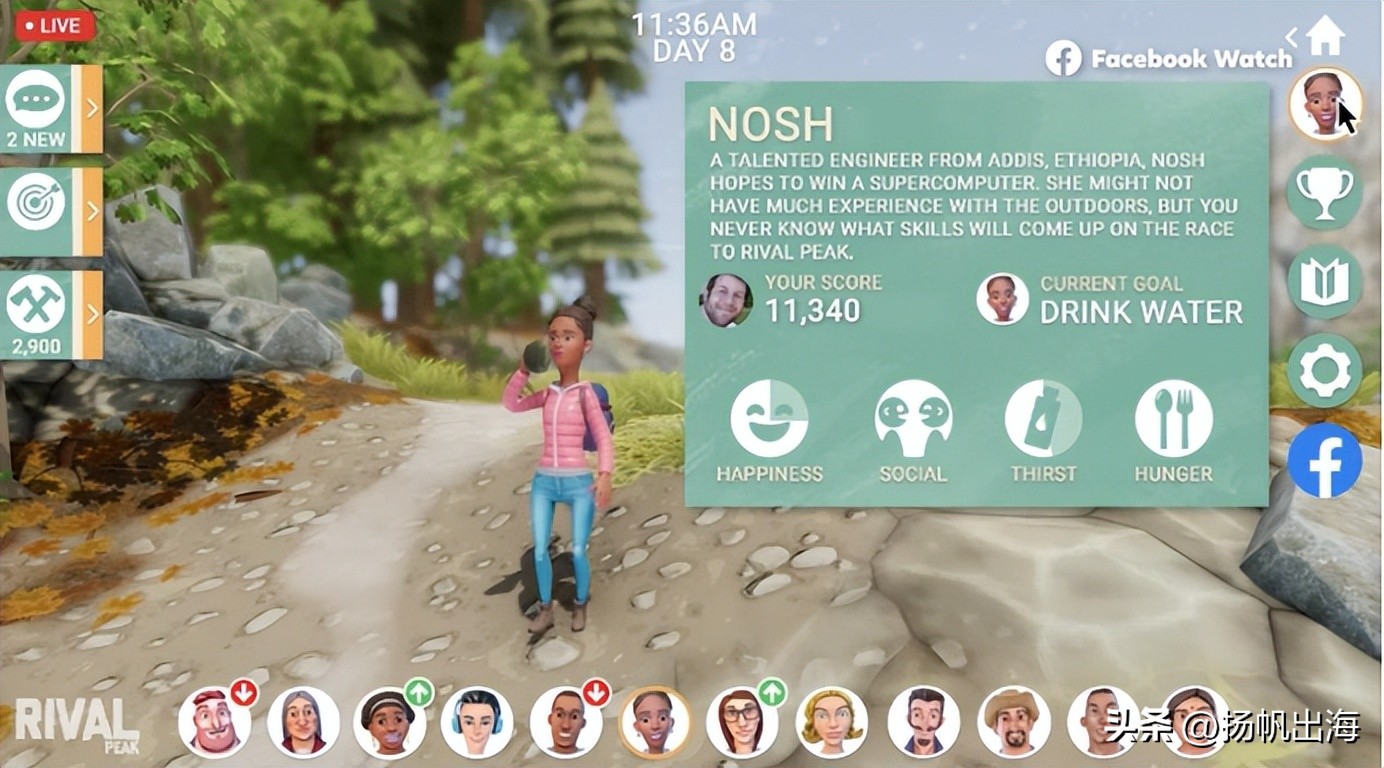Open the trophy leaderboard
Screen dimensions: 1384x768
(1324, 192)
